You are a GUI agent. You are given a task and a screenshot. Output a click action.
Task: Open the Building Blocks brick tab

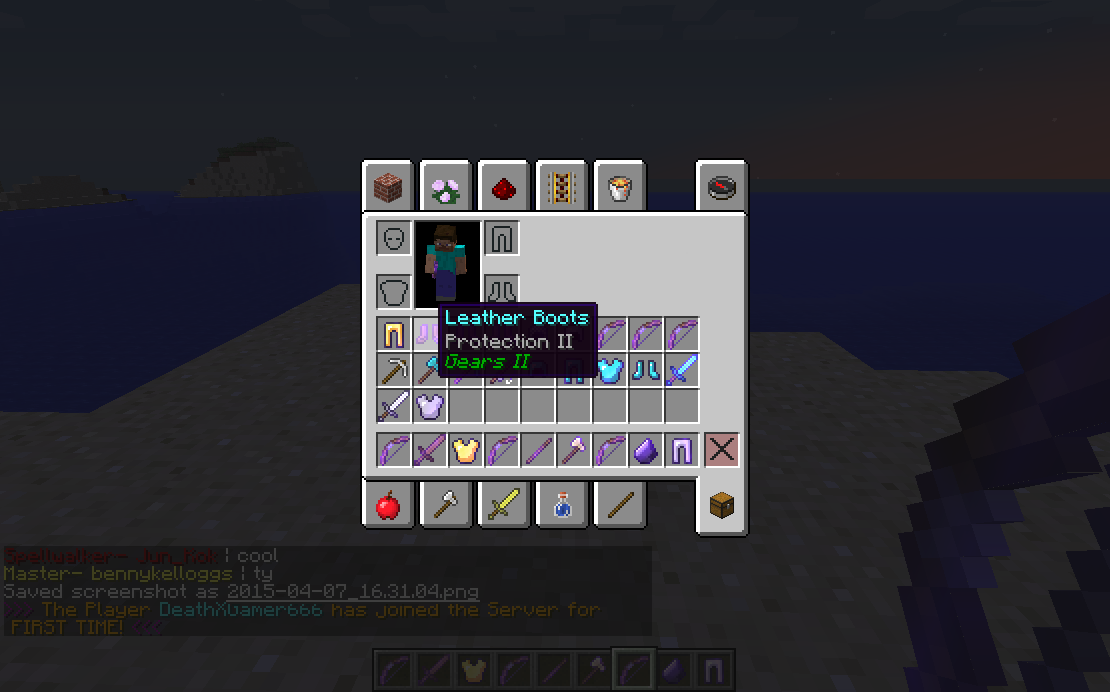click(387, 187)
